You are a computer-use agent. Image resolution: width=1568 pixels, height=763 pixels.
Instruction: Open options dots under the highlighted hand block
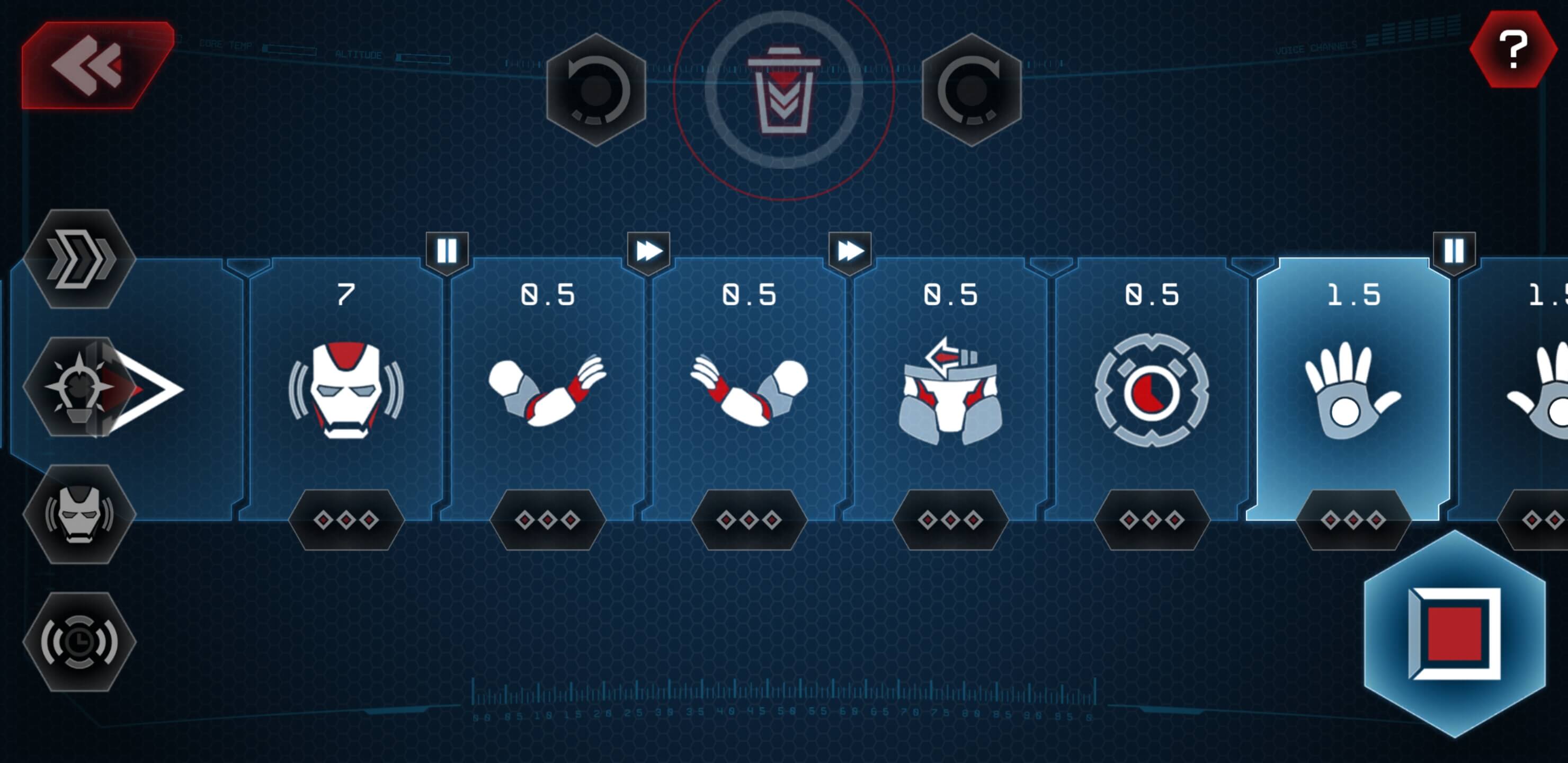[x=1352, y=520]
